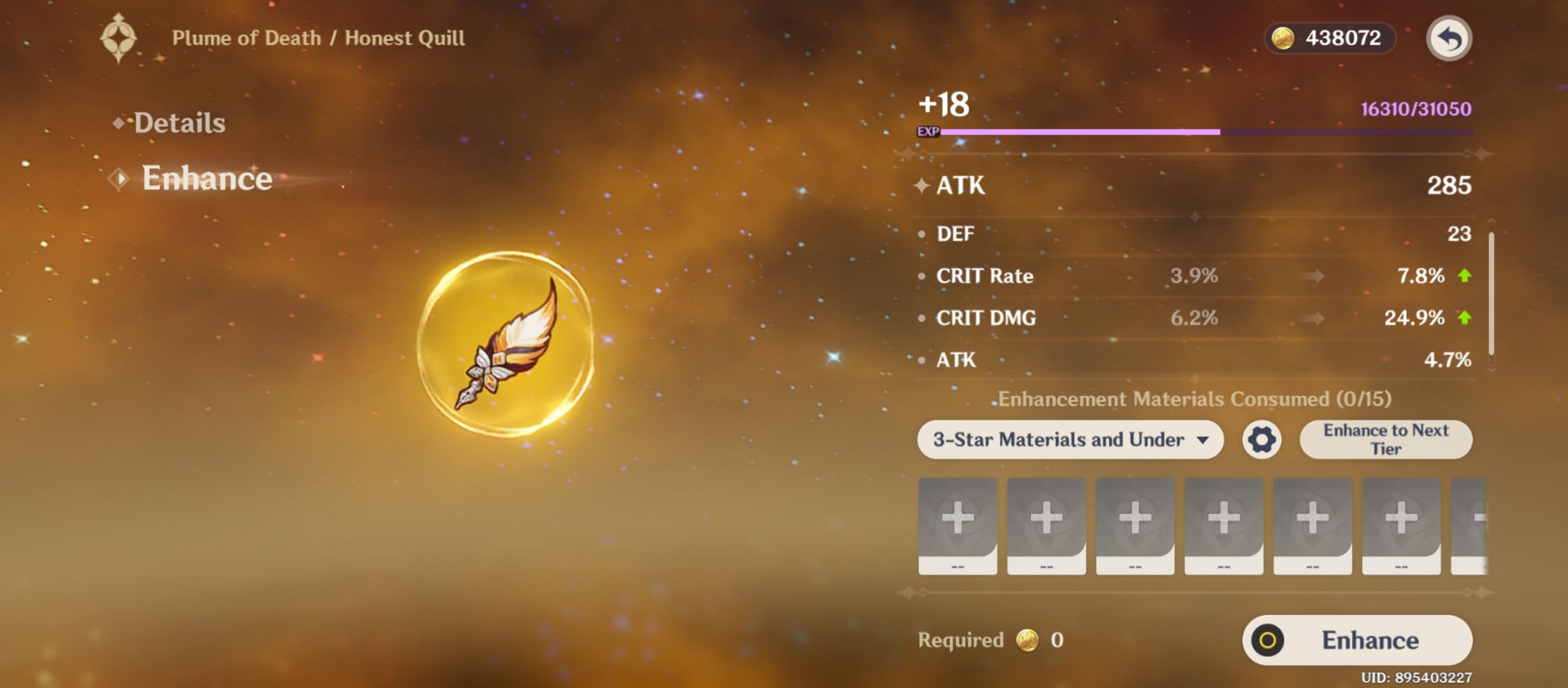Open the enhancement gear settings
Image resolution: width=1568 pixels, height=688 pixels.
1261,440
